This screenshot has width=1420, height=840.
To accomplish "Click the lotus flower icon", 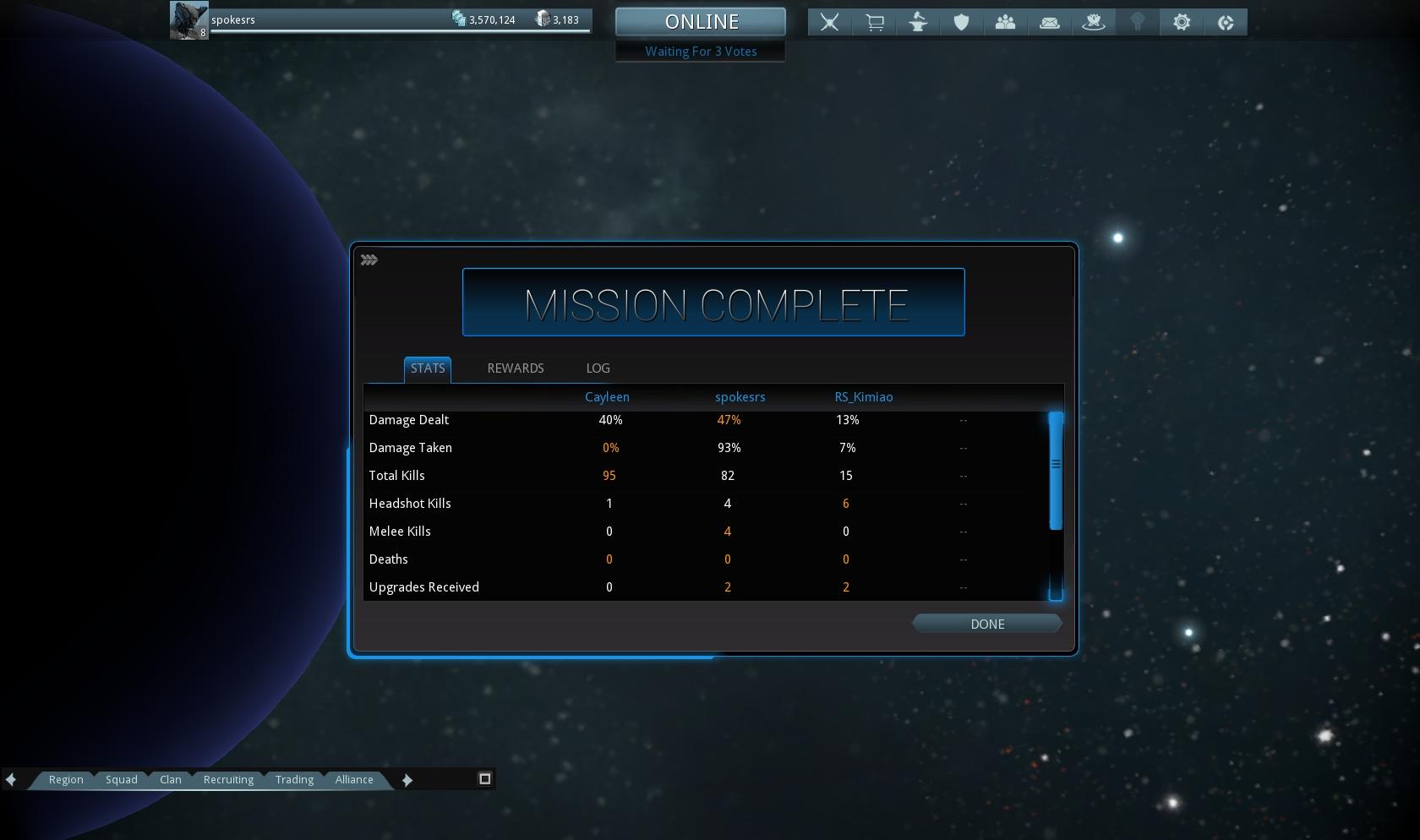I will pos(1094,23).
